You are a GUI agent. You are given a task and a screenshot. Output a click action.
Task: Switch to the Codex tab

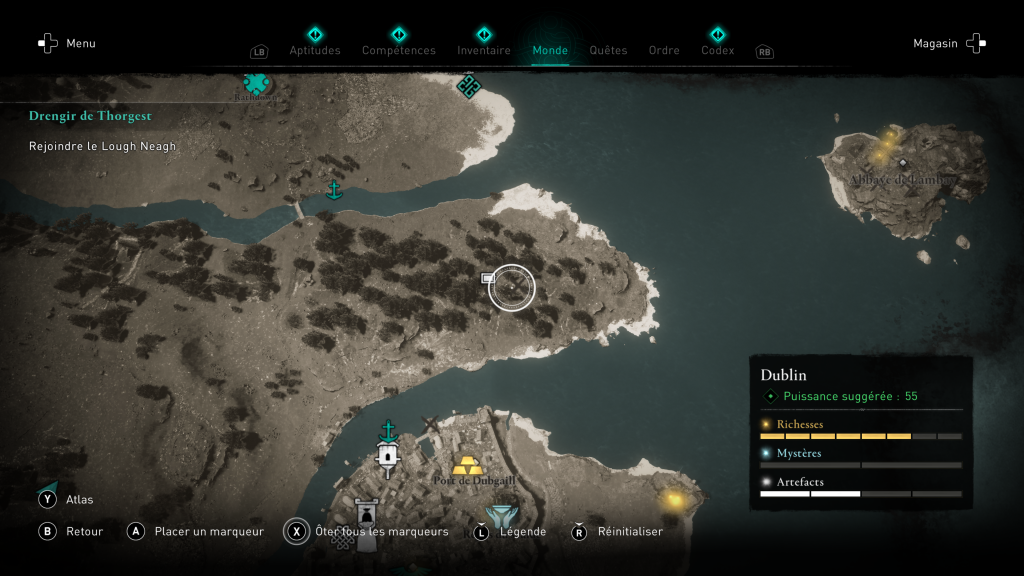click(717, 50)
